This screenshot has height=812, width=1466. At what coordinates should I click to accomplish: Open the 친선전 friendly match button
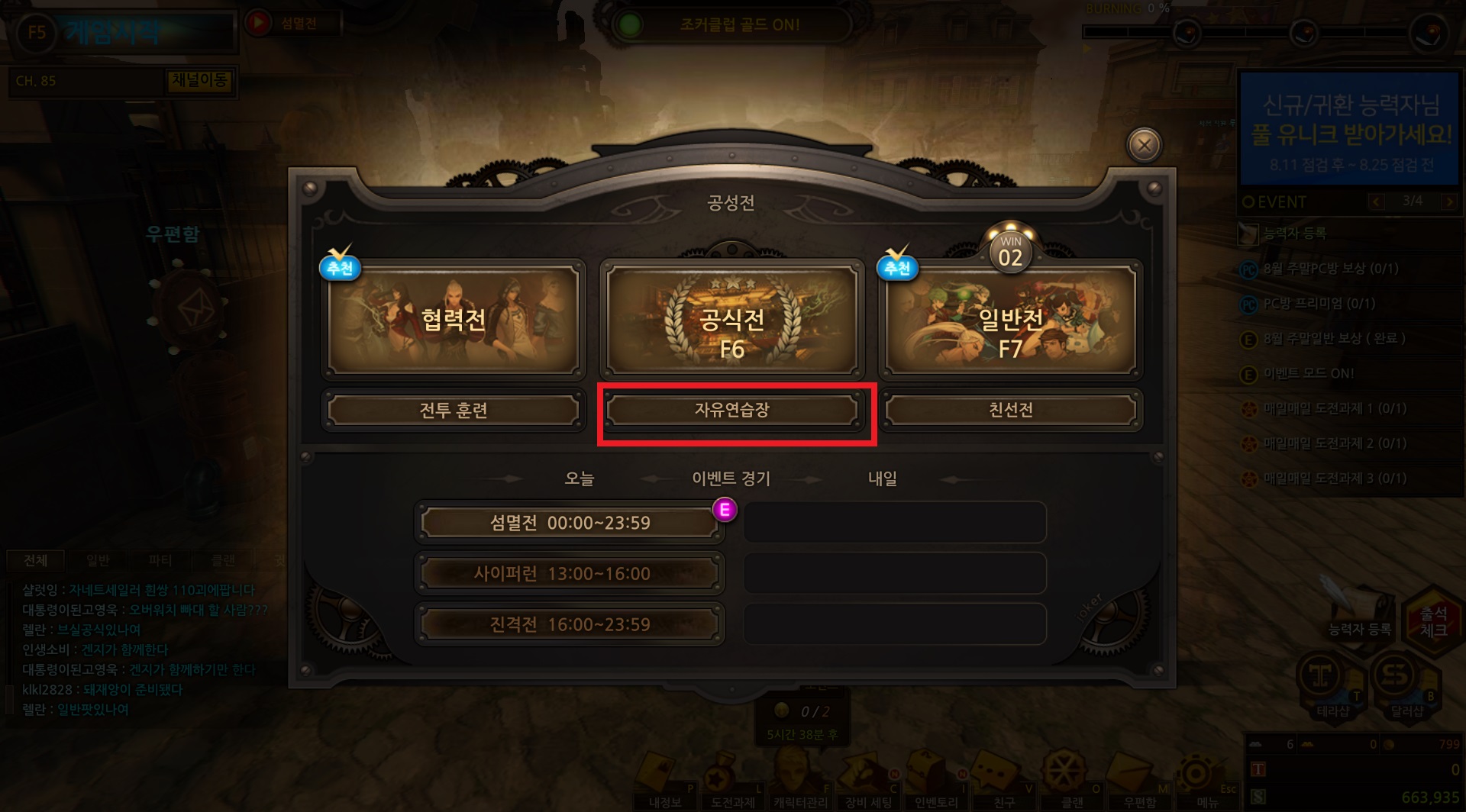click(1010, 411)
